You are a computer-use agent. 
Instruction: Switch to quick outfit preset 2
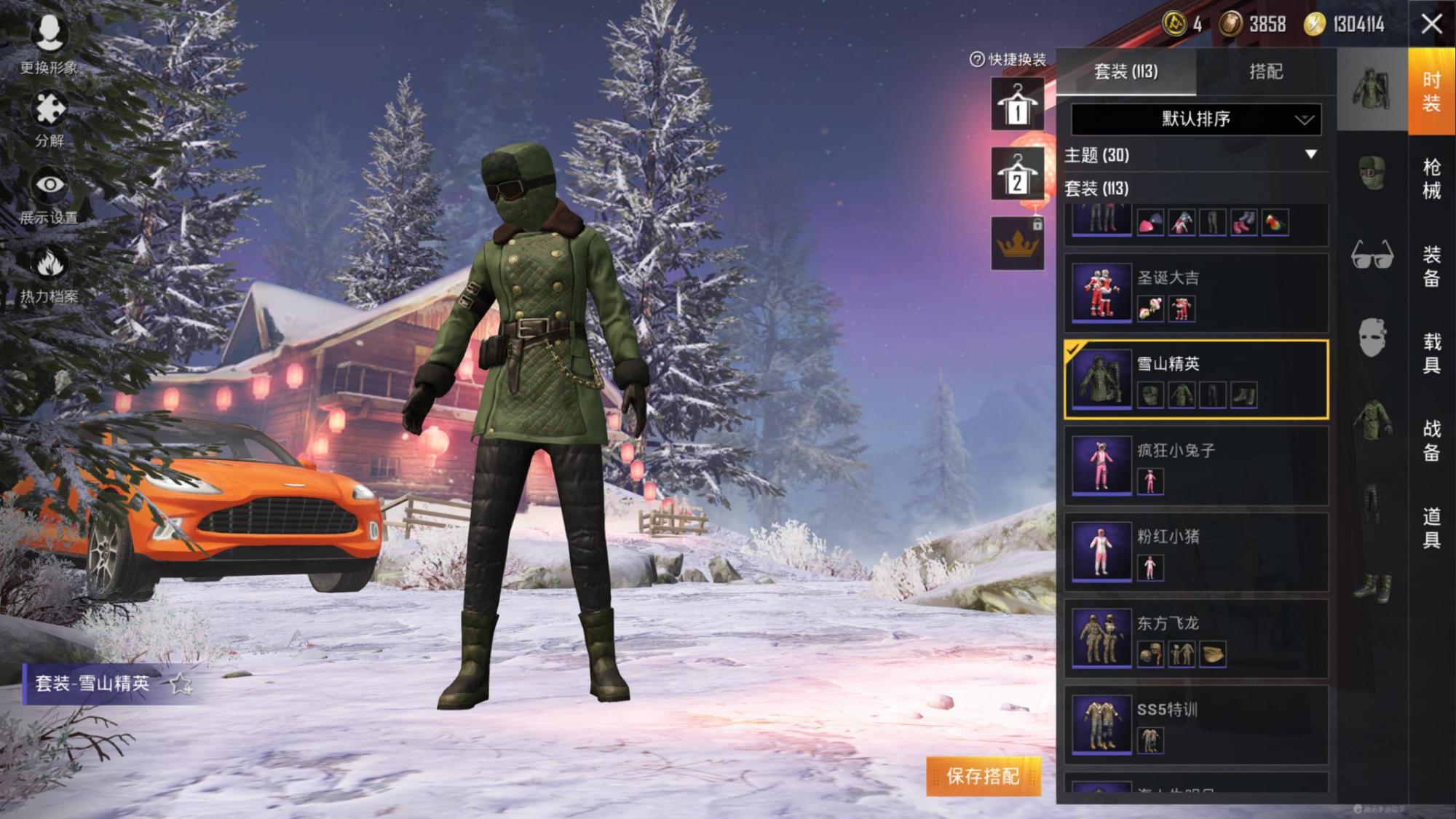[x=1017, y=175]
